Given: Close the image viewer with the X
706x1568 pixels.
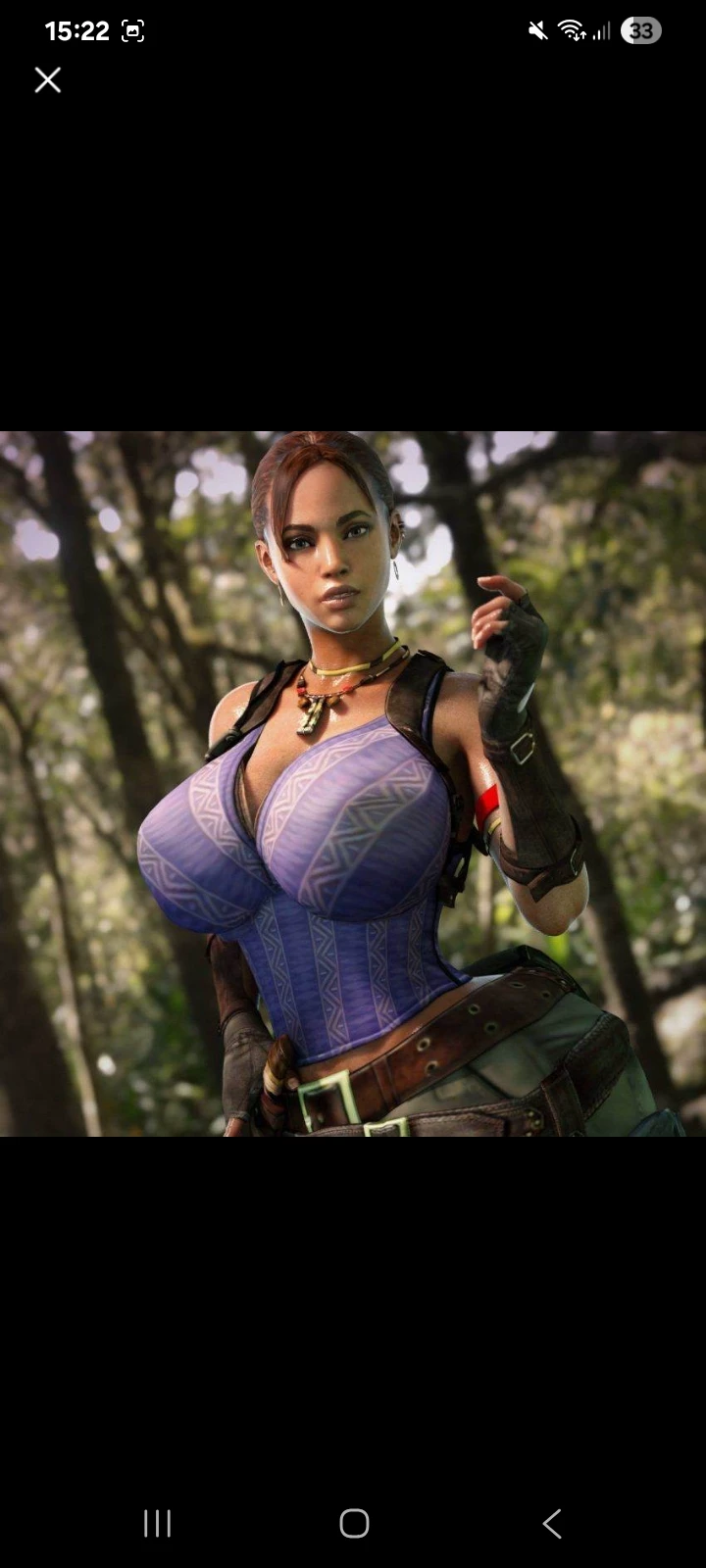Looking at the screenshot, I should click(48, 80).
